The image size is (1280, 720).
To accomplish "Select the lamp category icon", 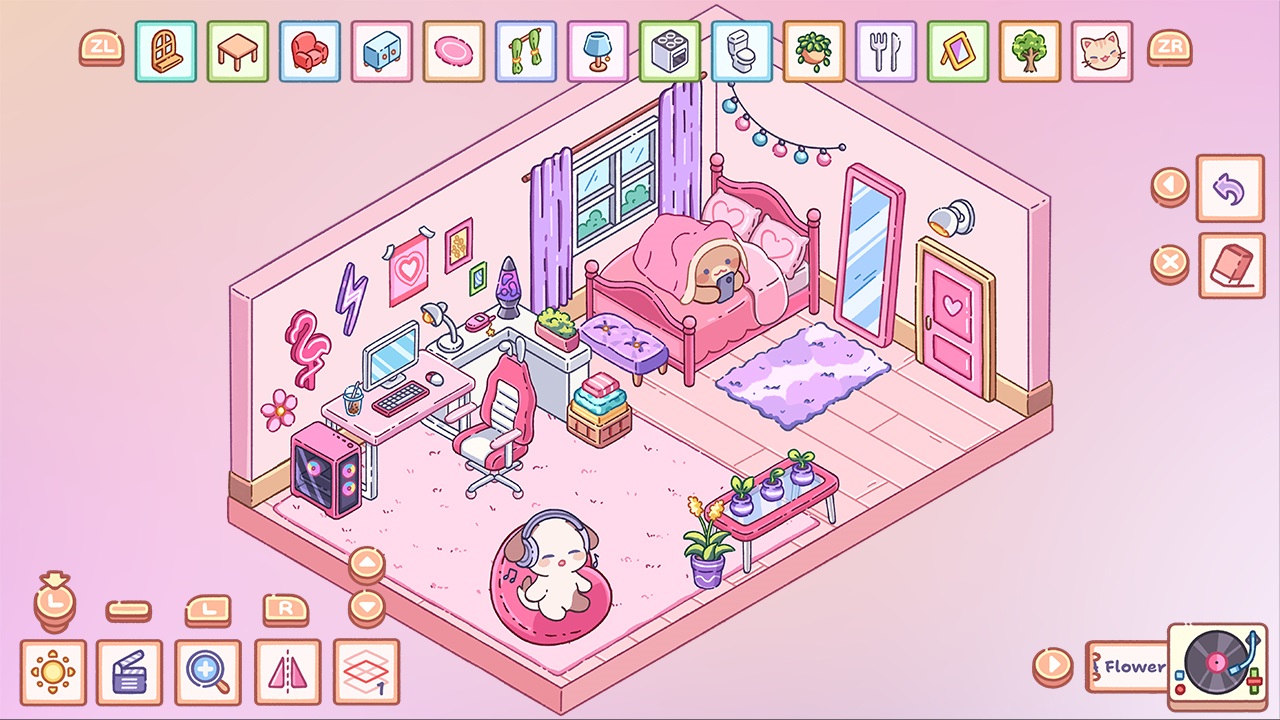I will (x=597, y=50).
